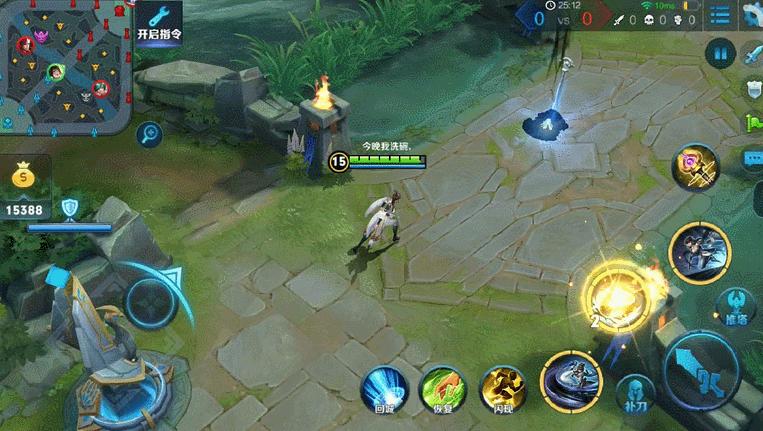The image size is (763, 431).
Task: Activate the spinning slash hero skill
Action: coord(571,381)
